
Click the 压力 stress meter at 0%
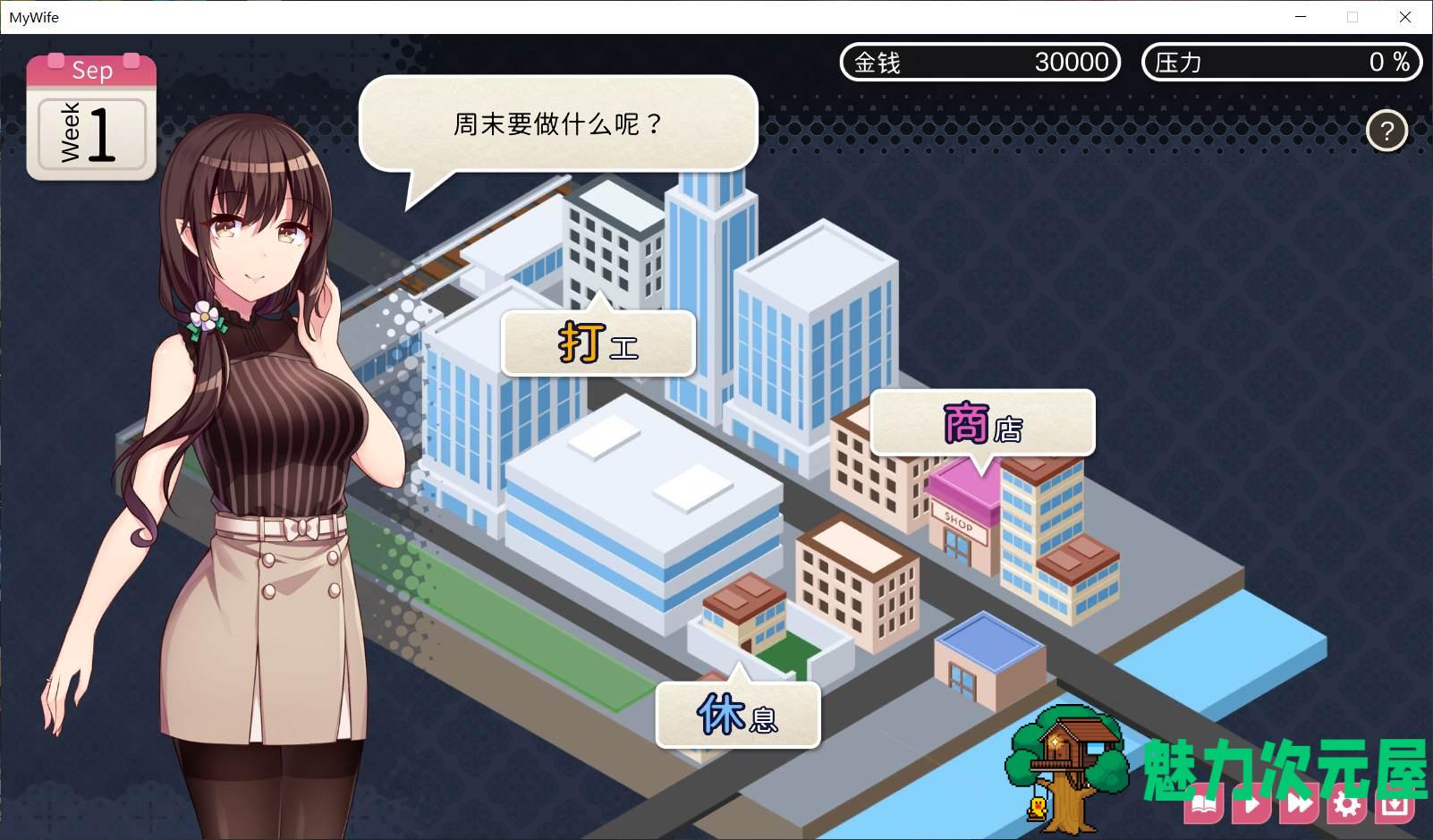[x=1281, y=62]
